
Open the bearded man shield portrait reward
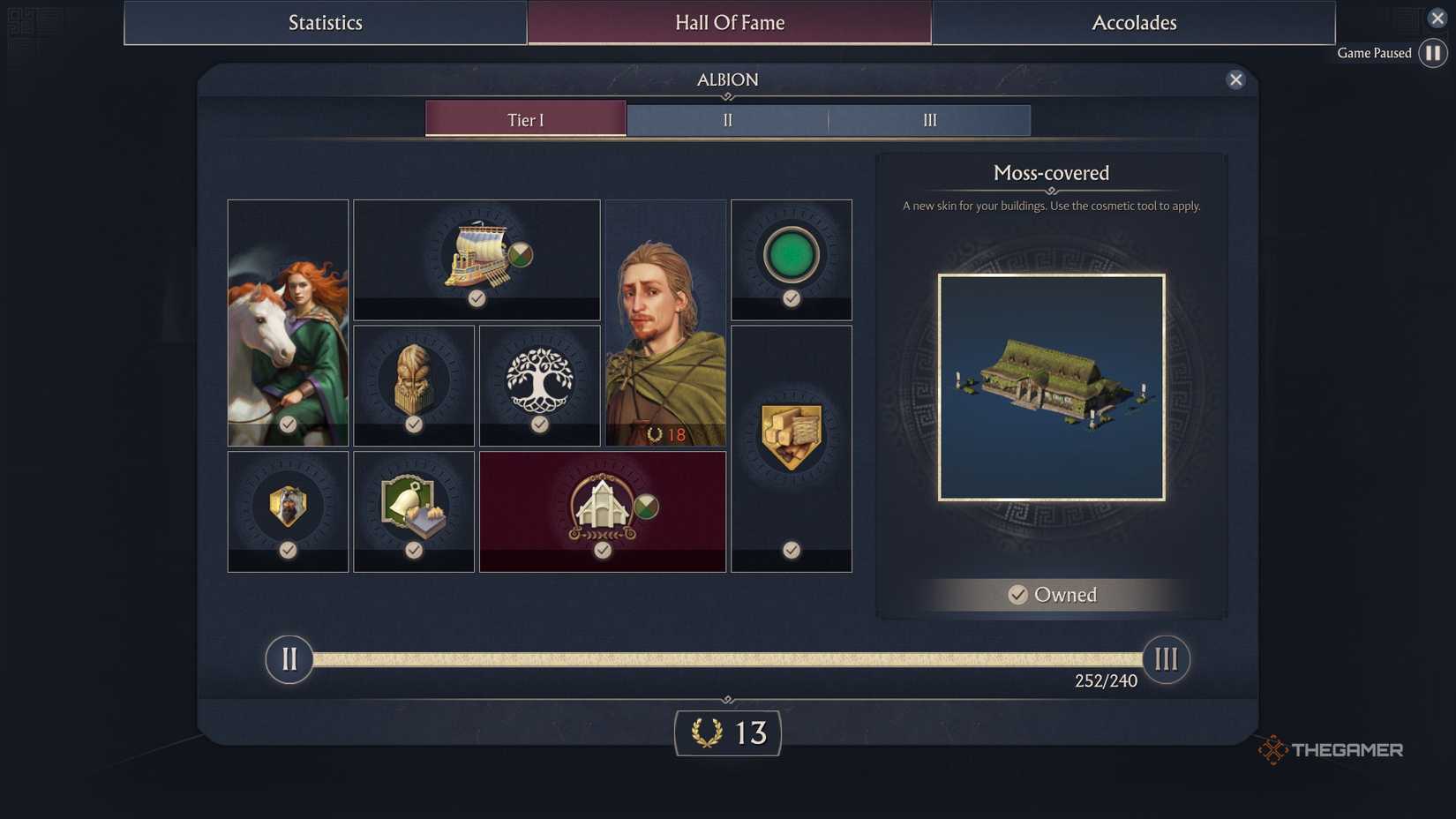(x=288, y=505)
